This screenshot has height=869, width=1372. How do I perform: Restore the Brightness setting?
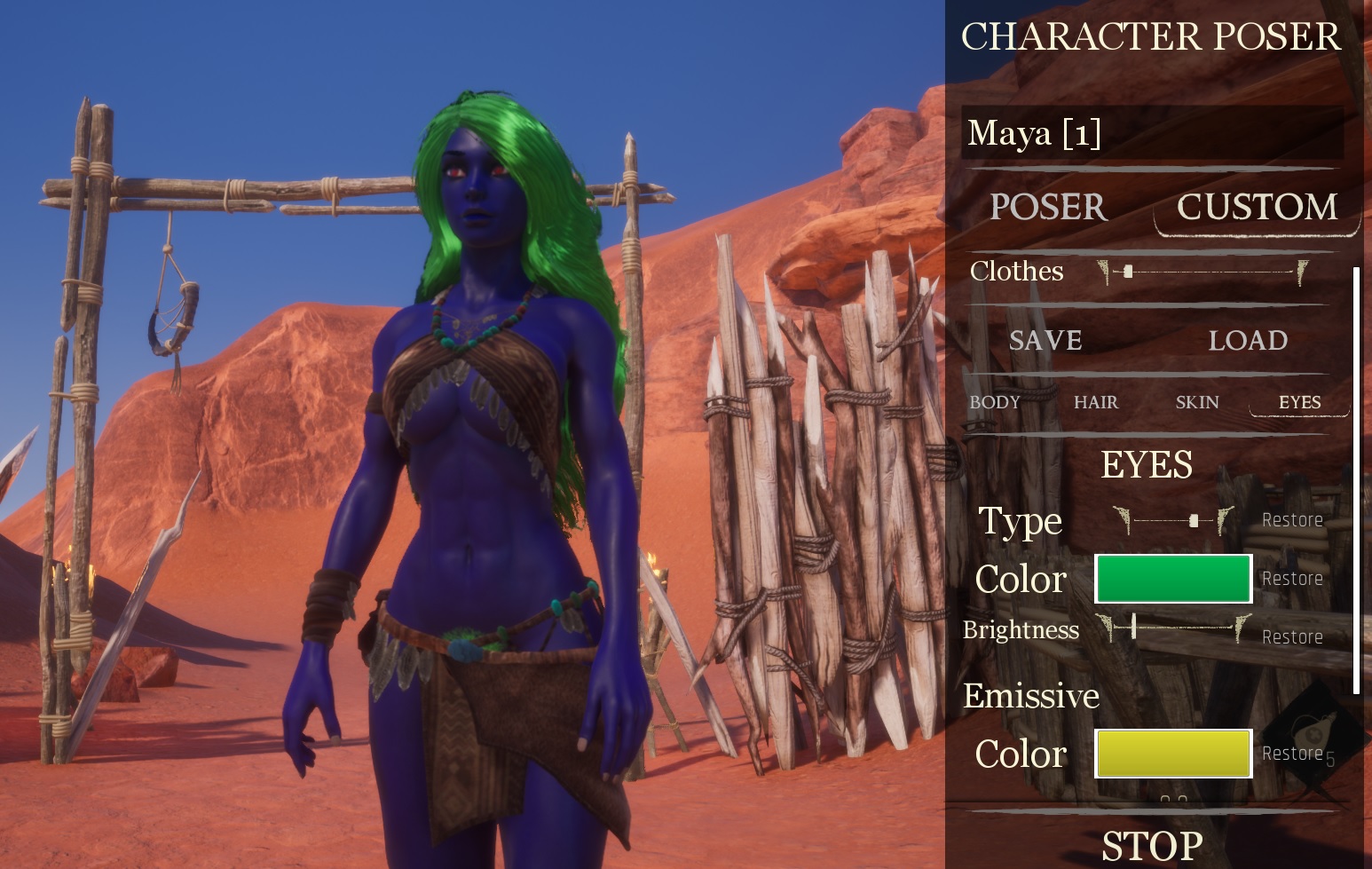click(1292, 637)
